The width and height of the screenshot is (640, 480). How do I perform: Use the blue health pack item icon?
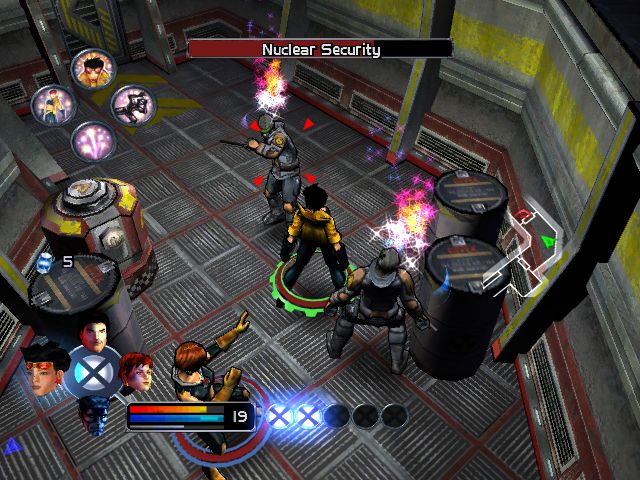44,262
